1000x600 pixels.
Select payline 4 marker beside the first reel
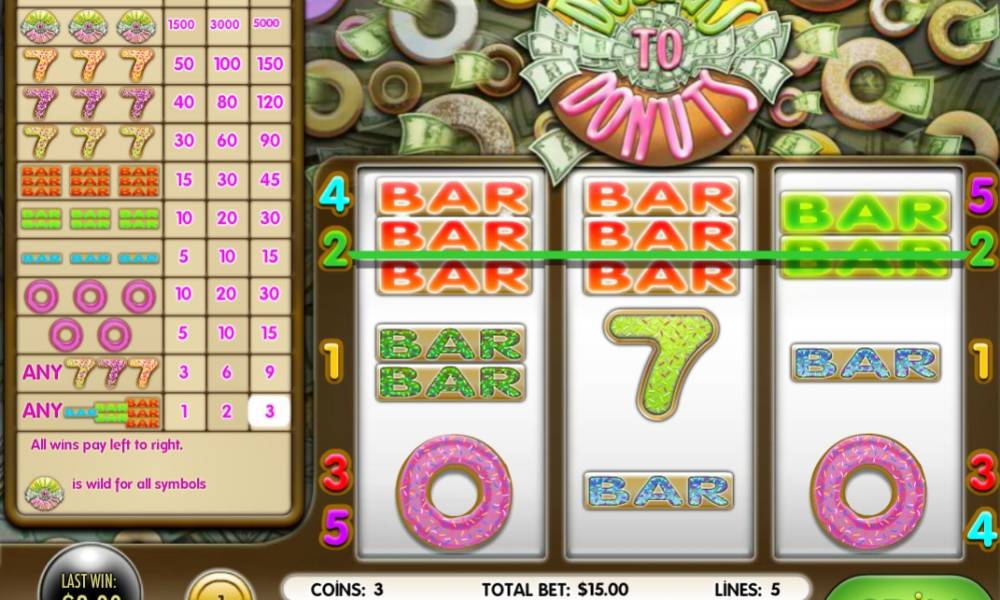coord(335,194)
